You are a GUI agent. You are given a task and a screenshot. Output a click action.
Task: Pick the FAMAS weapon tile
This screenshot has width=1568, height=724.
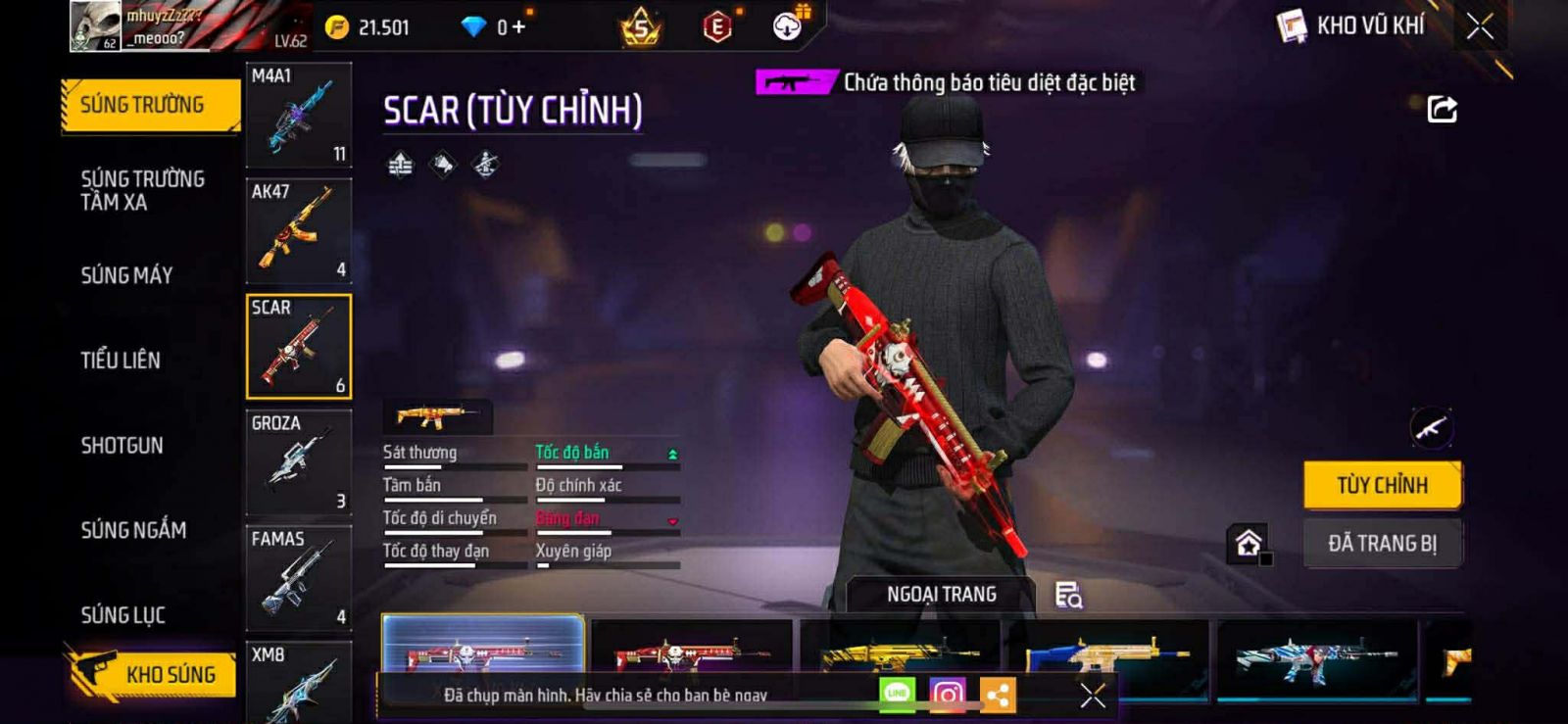point(298,578)
